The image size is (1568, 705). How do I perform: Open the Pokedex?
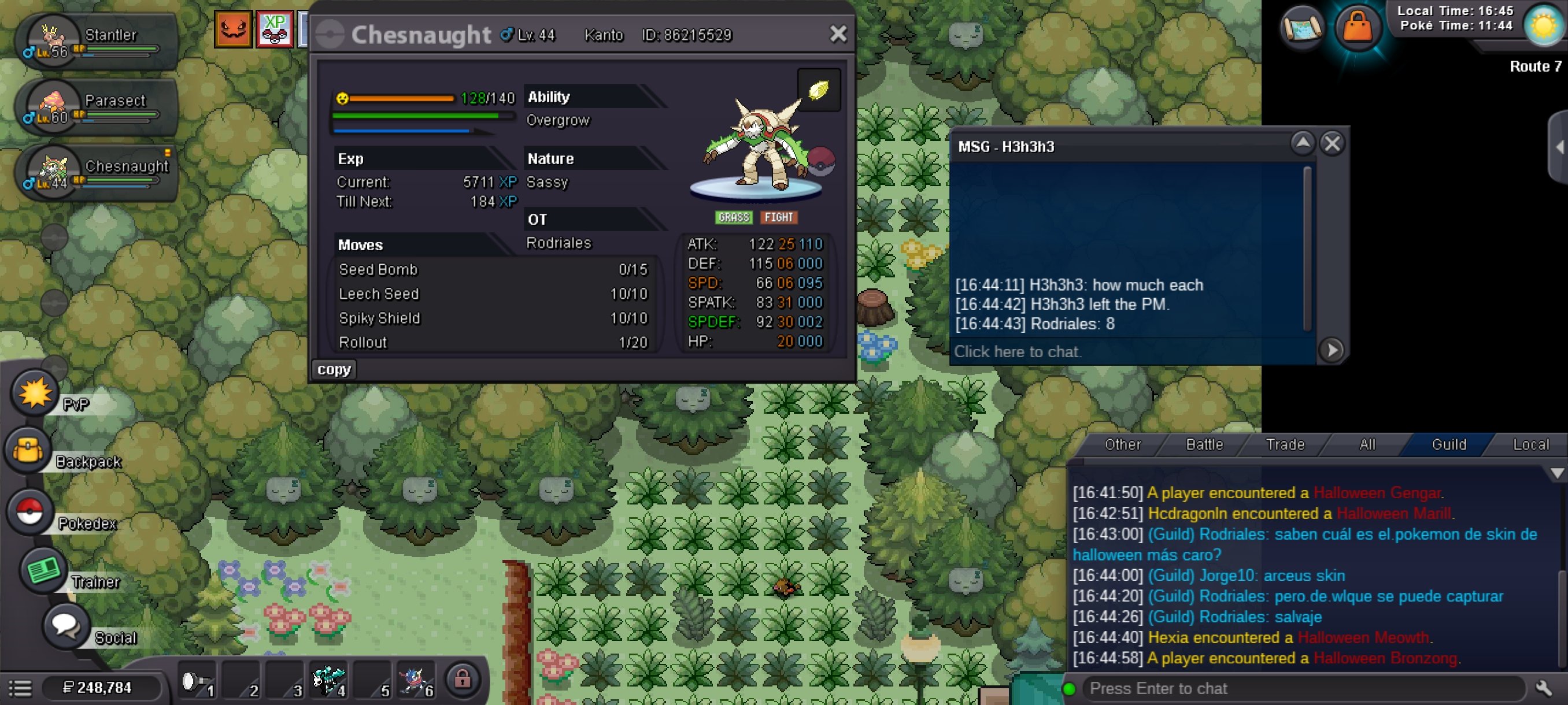pos(29,511)
